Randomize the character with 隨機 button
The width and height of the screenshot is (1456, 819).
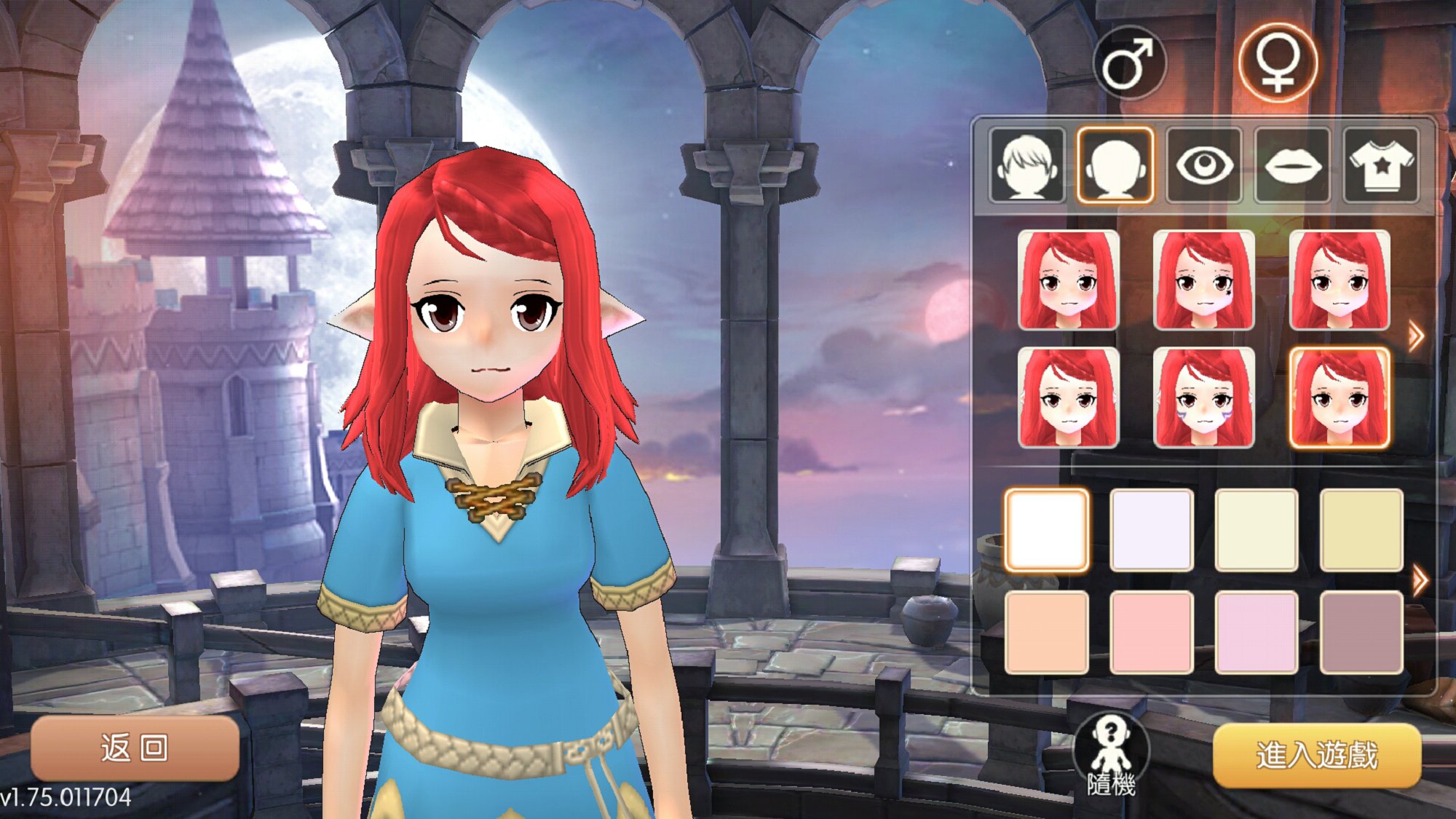[1111, 755]
